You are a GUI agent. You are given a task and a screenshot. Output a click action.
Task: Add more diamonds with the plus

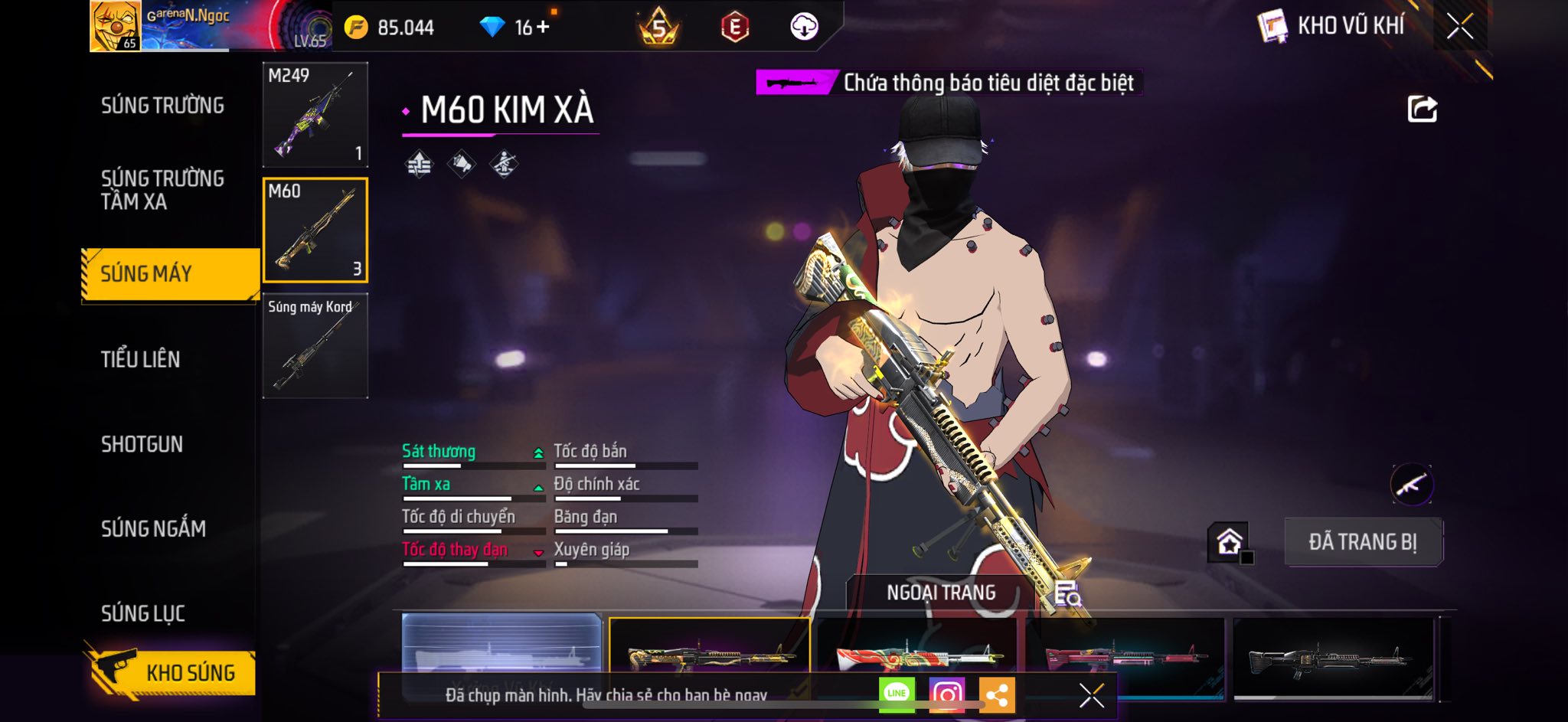tap(543, 28)
